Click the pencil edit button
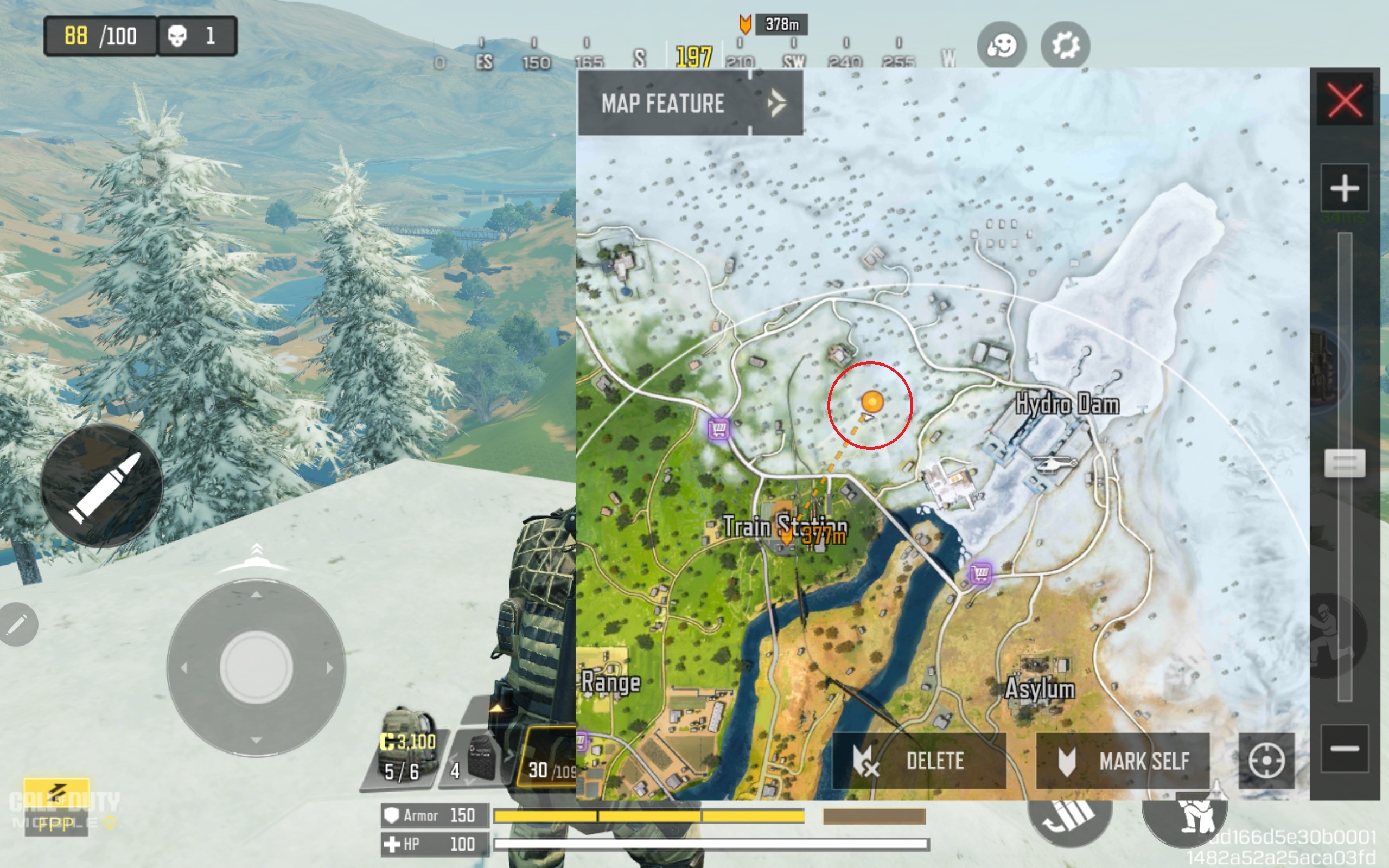Viewport: 1389px width, 868px height. pos(17,624)
